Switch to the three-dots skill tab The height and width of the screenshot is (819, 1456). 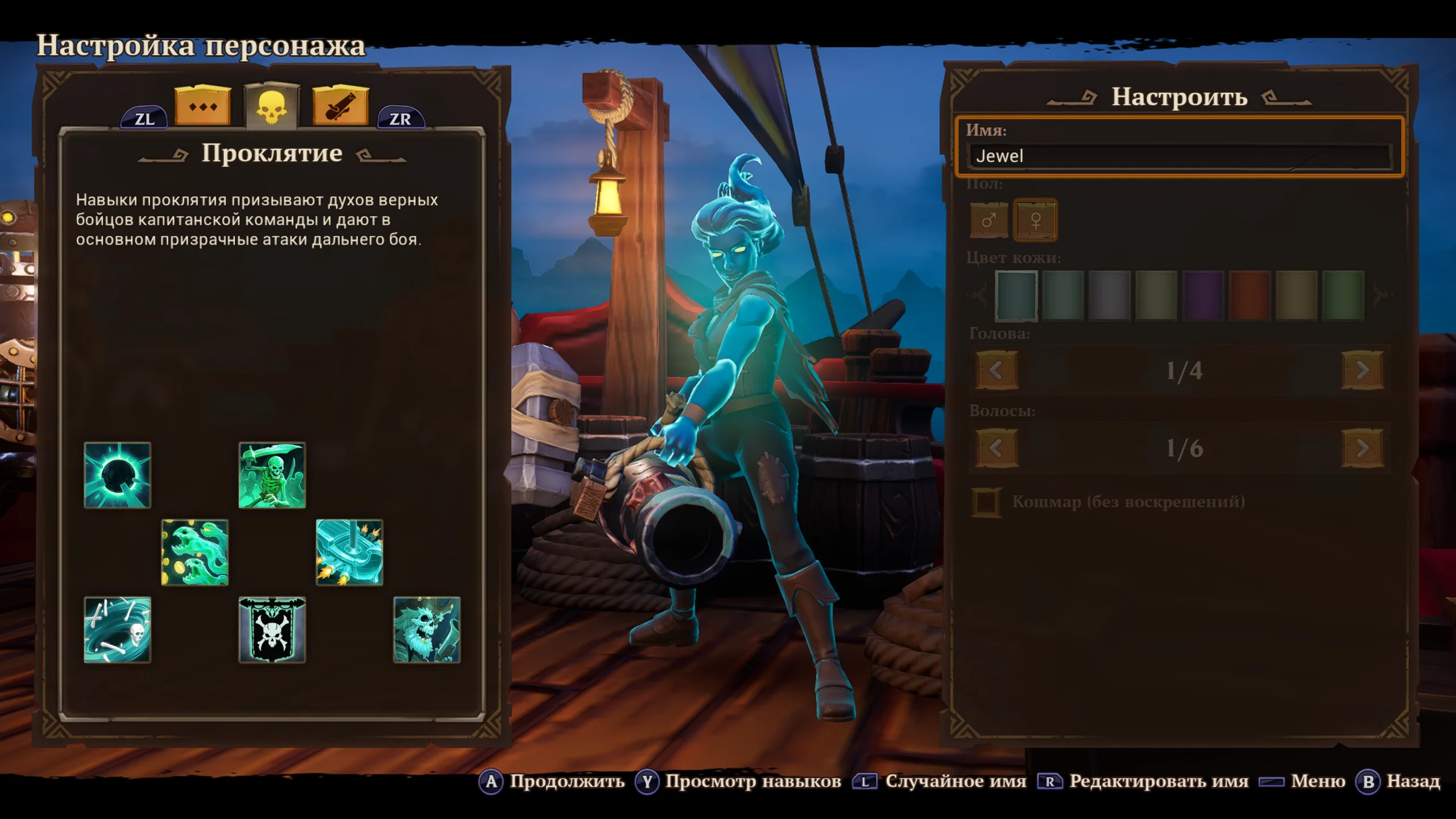click(x=203, y=106)
